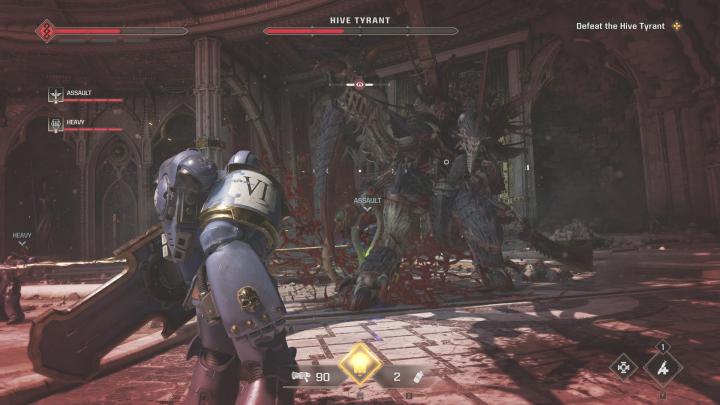
Task: Click the four-arrow crosshair diamond icon
Action: (624, 367)
